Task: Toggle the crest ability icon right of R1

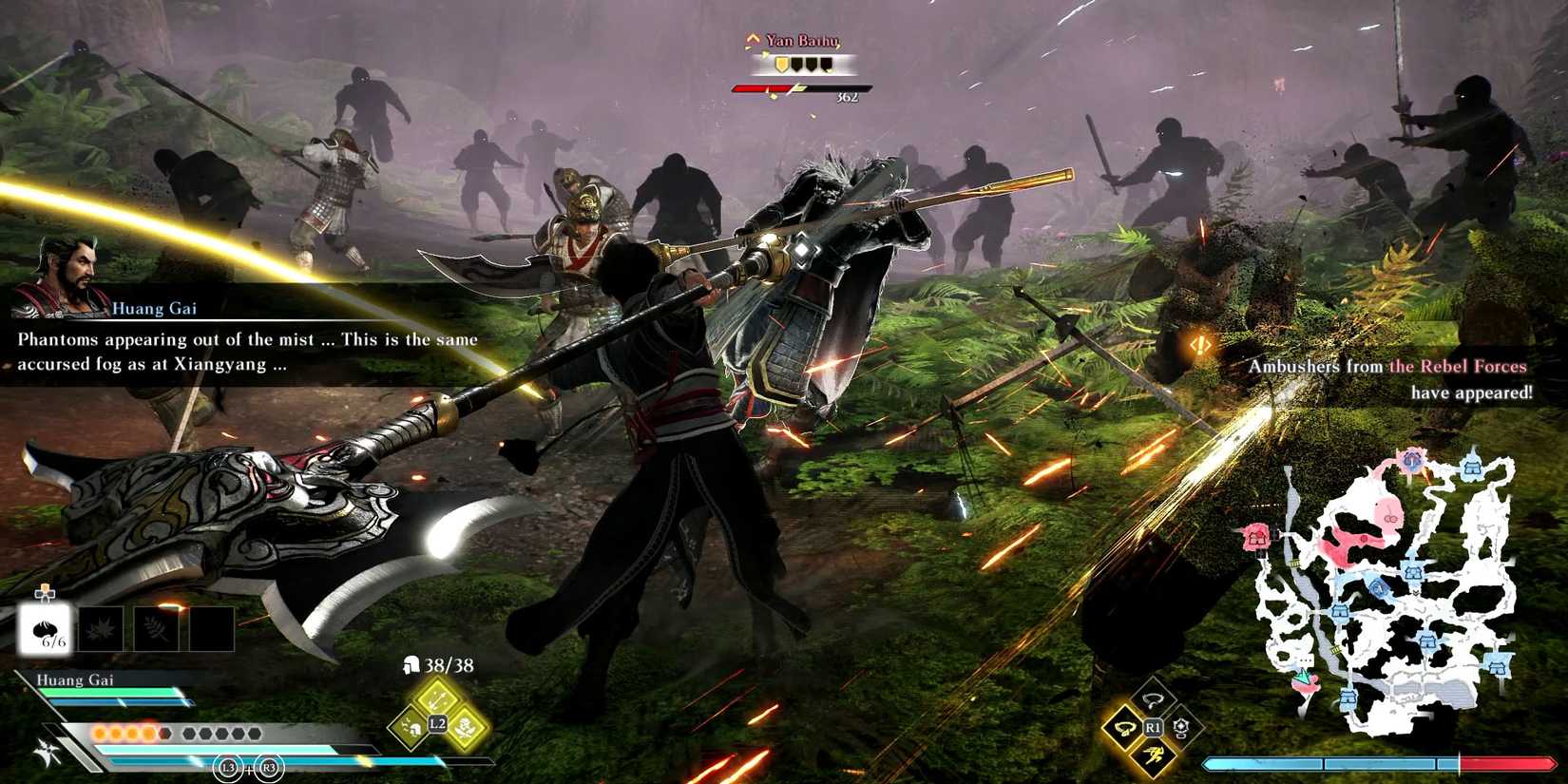Action: point(1181,726)
